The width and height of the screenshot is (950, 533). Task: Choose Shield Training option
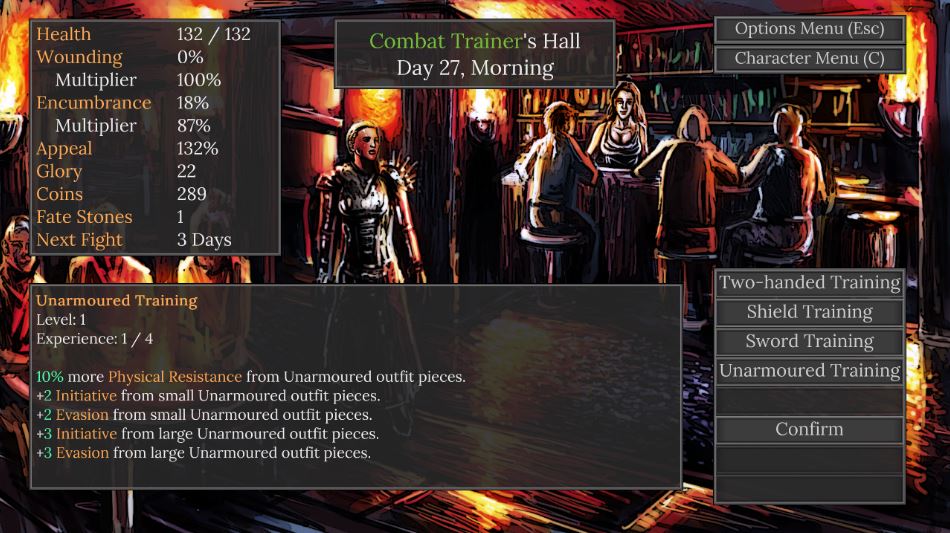pyautogui.click(x=809, y=312)
